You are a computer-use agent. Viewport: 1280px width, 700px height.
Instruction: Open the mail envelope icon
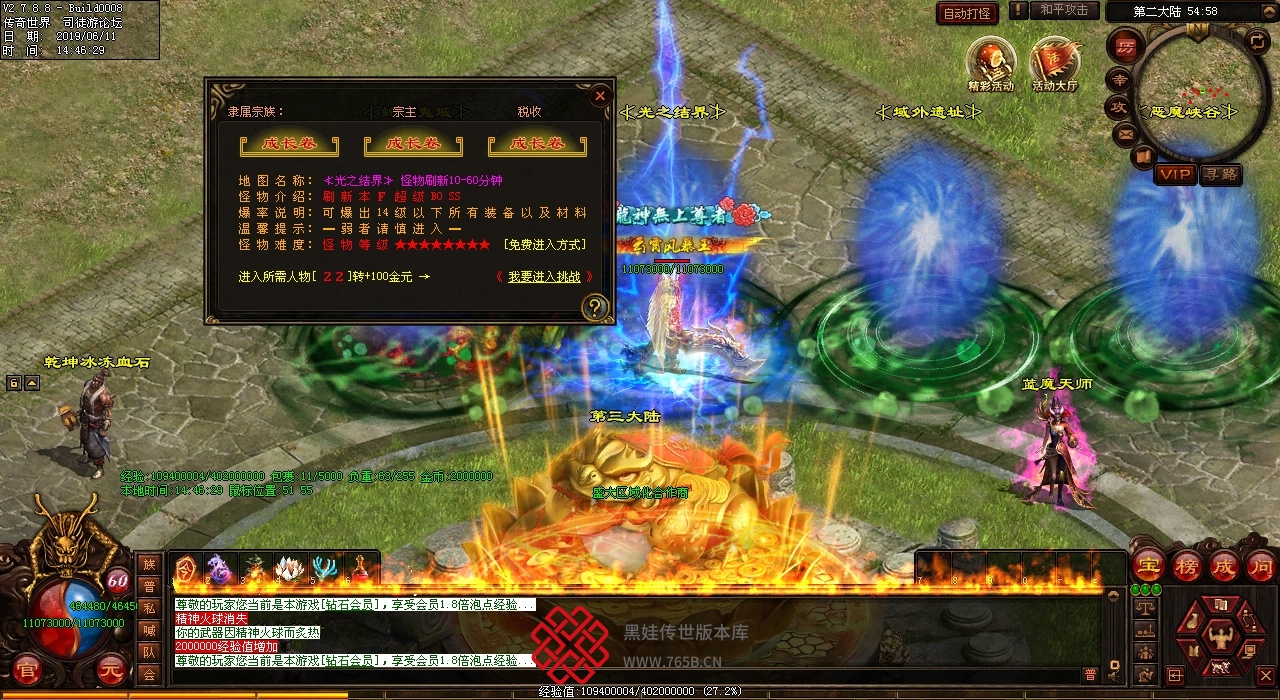1126,133
